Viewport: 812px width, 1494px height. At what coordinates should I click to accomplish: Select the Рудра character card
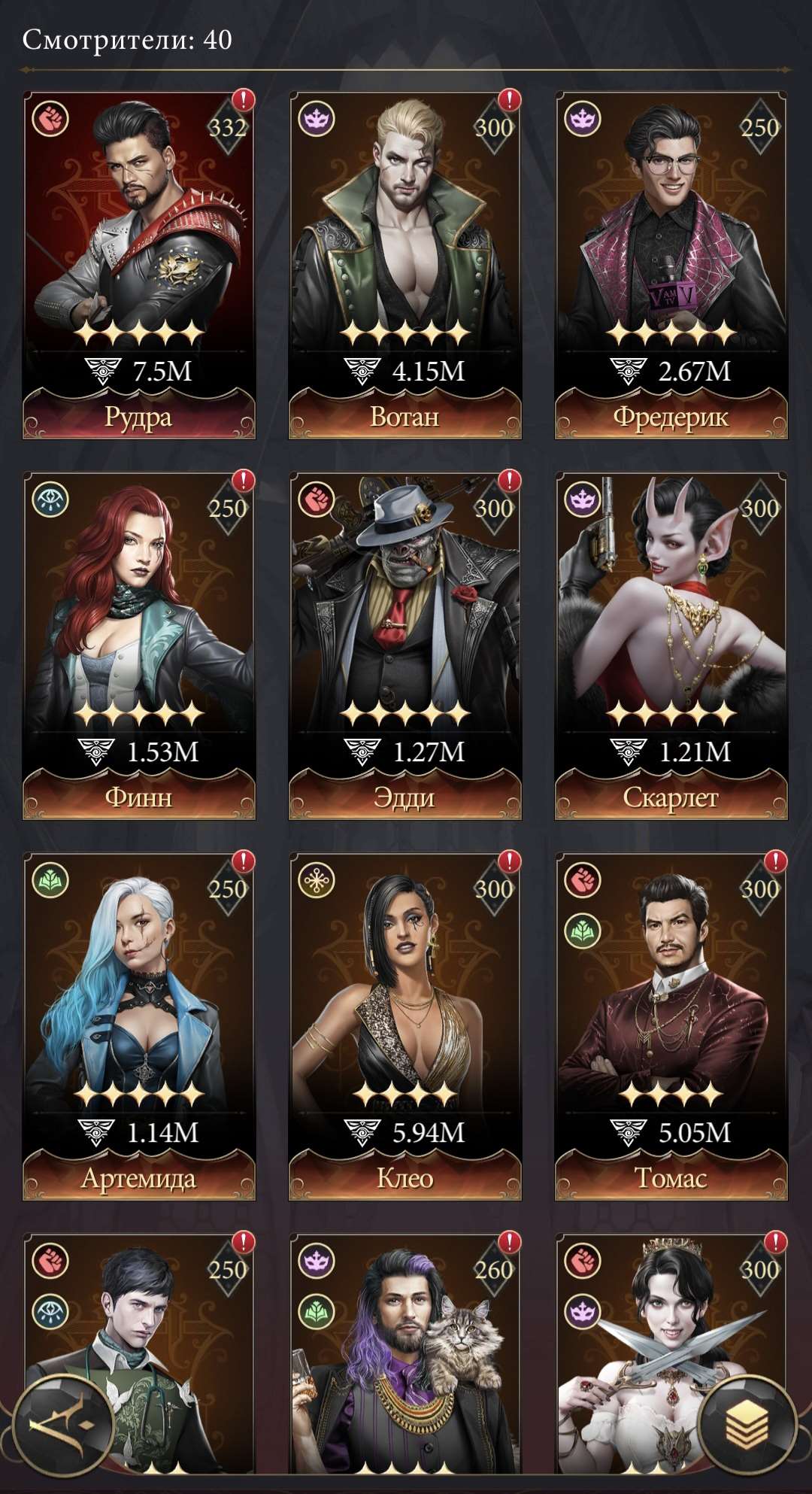click(139, 263)
